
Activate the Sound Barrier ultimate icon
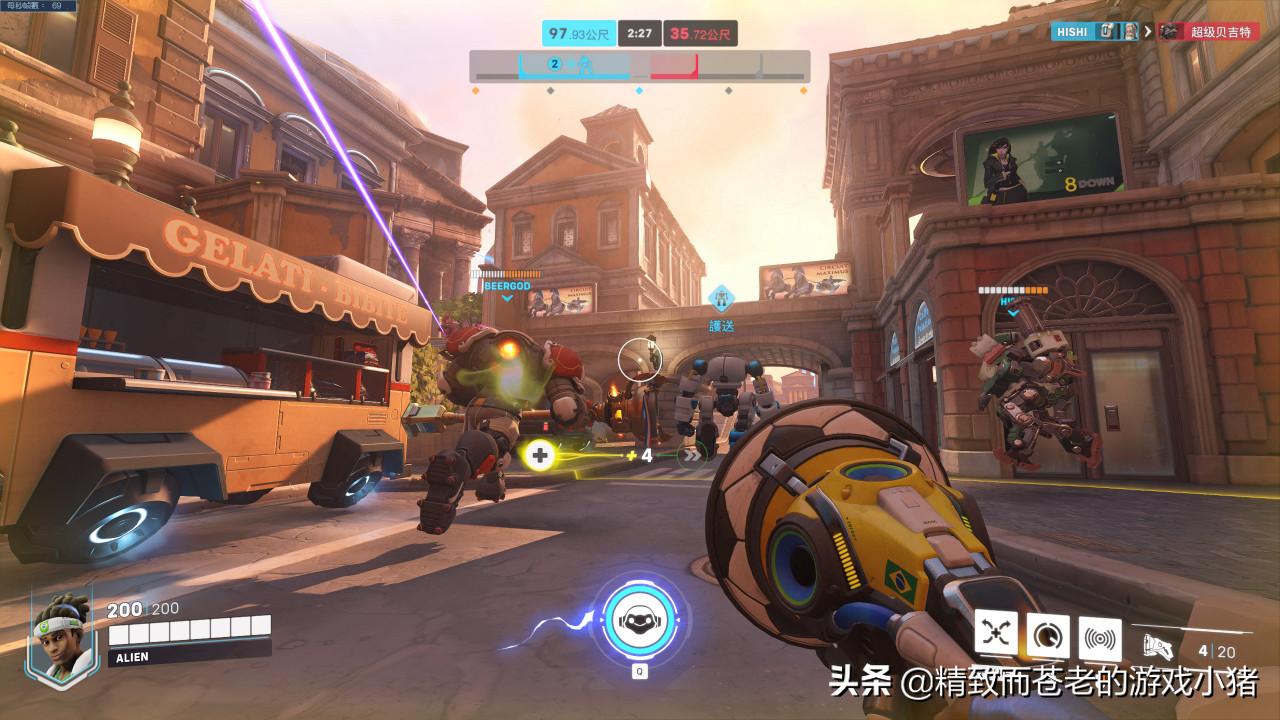click(x=639, y=619)
